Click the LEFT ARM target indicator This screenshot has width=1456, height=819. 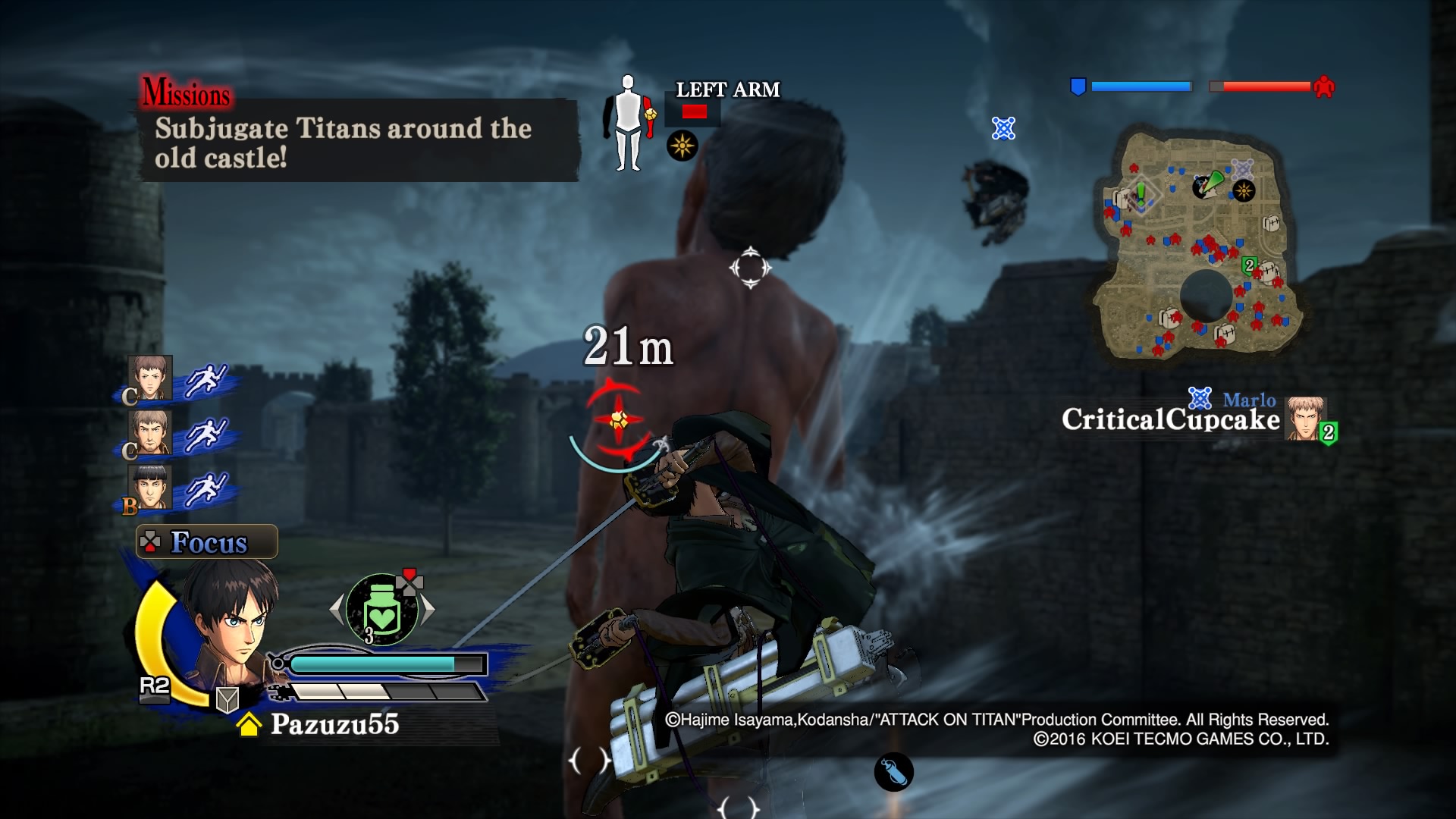[727, 90]
